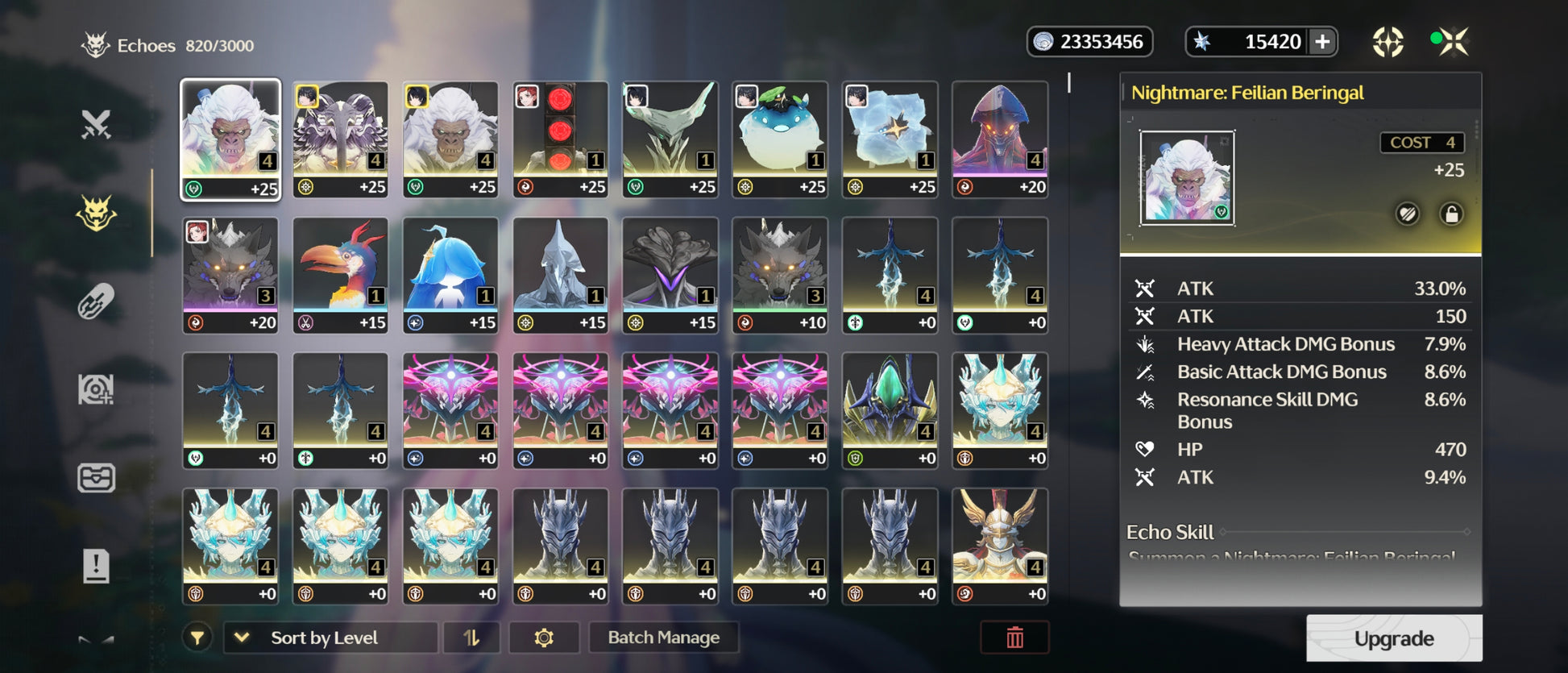Select the golden winged helmet knight echo

1000,546
